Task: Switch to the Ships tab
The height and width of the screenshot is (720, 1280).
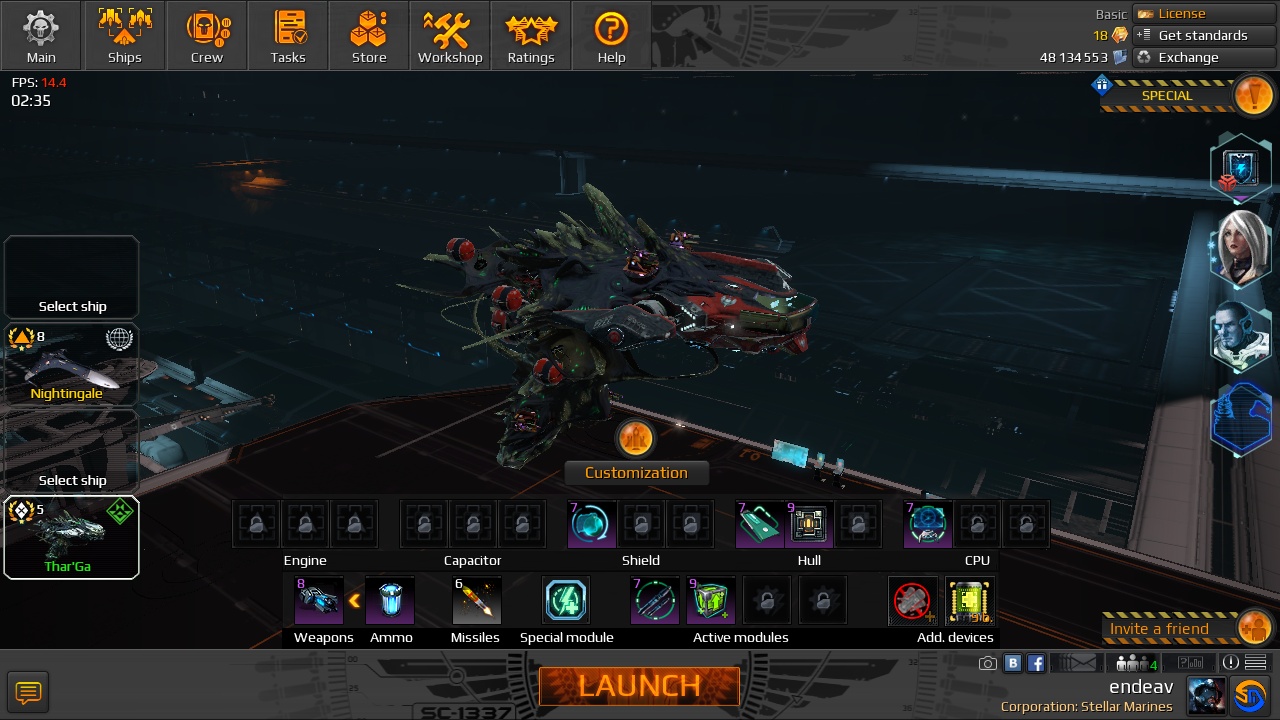Action: tap(125, 36)
